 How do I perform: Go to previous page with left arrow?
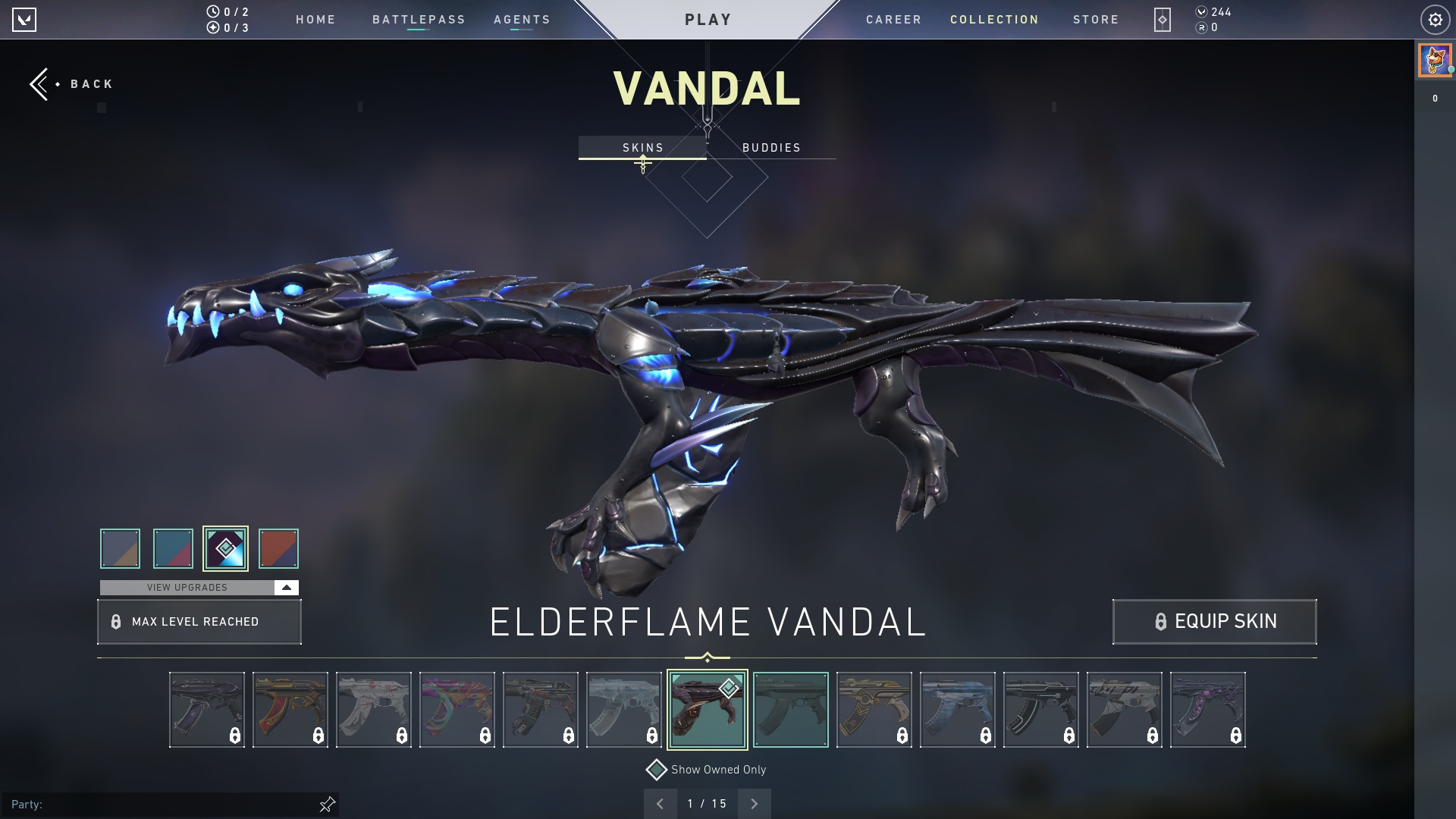point(661,803)
